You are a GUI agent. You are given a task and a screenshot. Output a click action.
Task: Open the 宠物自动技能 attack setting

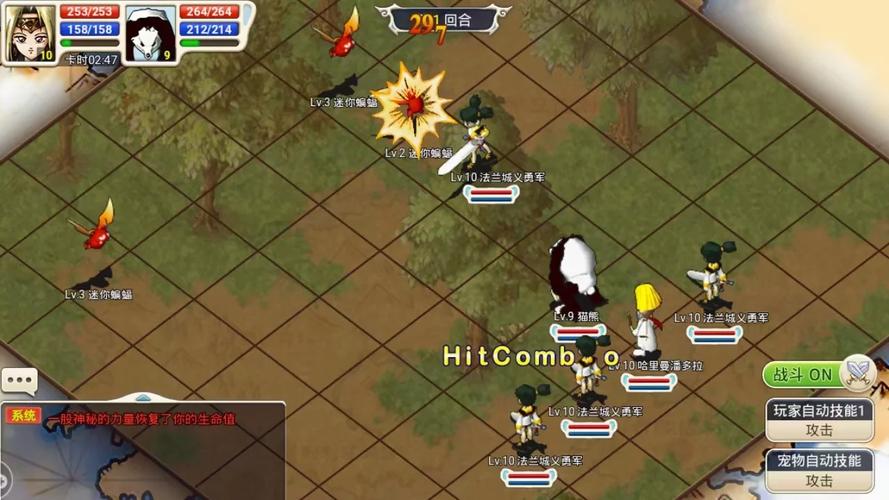pos(819,470)
